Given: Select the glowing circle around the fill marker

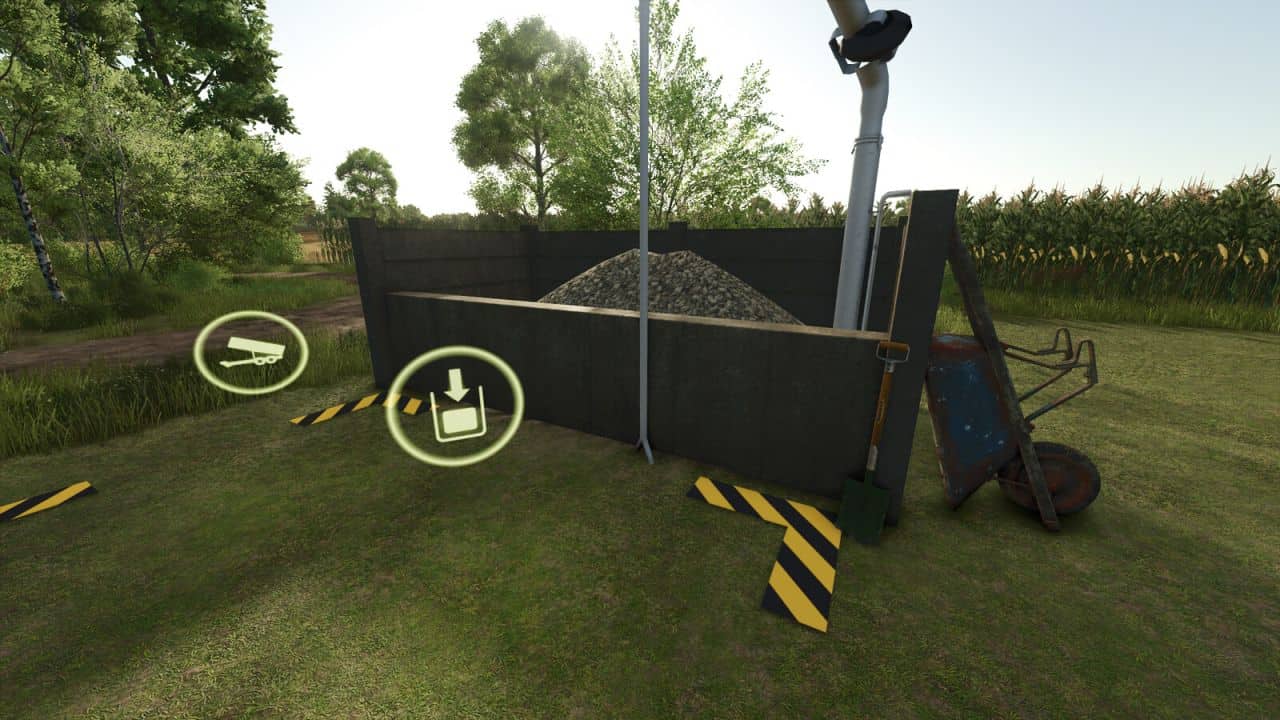Looking at the screenshot, I should click(x=455, y=404).
